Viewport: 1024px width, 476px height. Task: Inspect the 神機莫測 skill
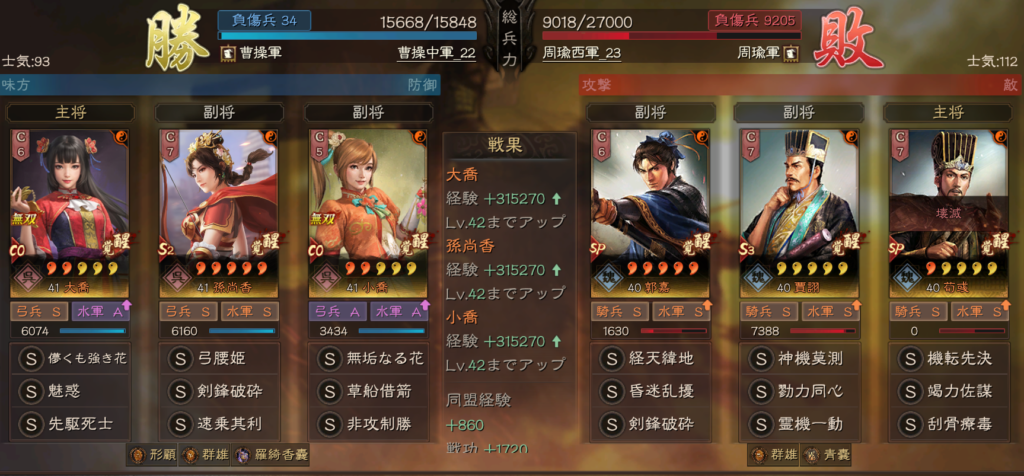(x=800, y=358)
